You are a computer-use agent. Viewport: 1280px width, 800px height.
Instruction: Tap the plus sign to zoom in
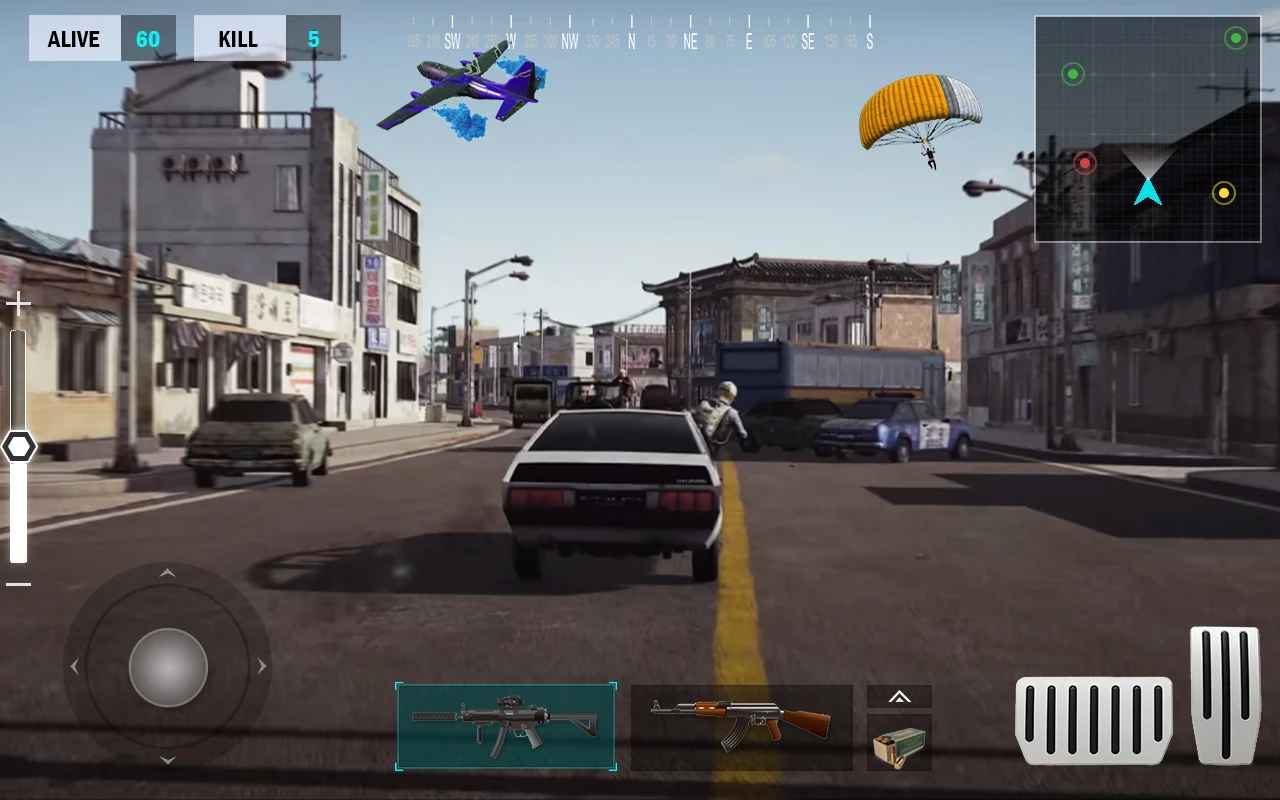17,302
